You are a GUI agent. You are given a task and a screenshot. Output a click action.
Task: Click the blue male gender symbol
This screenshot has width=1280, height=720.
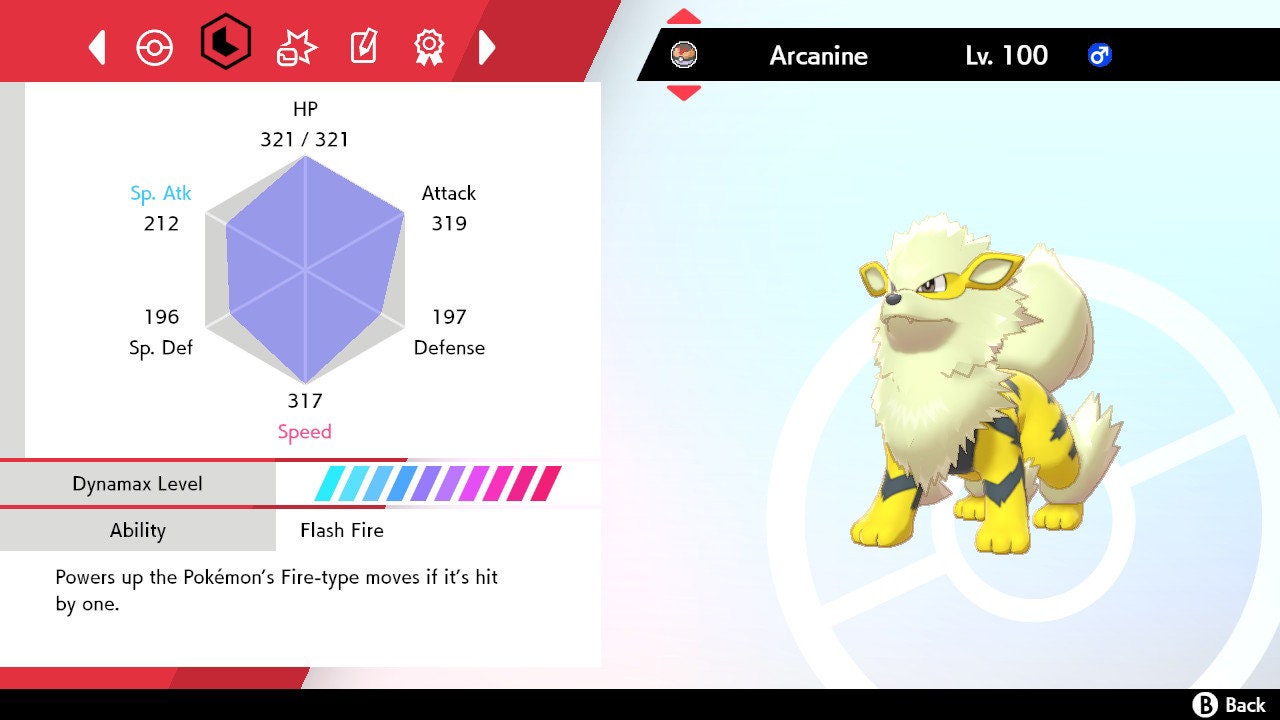tap(1100, 56)
